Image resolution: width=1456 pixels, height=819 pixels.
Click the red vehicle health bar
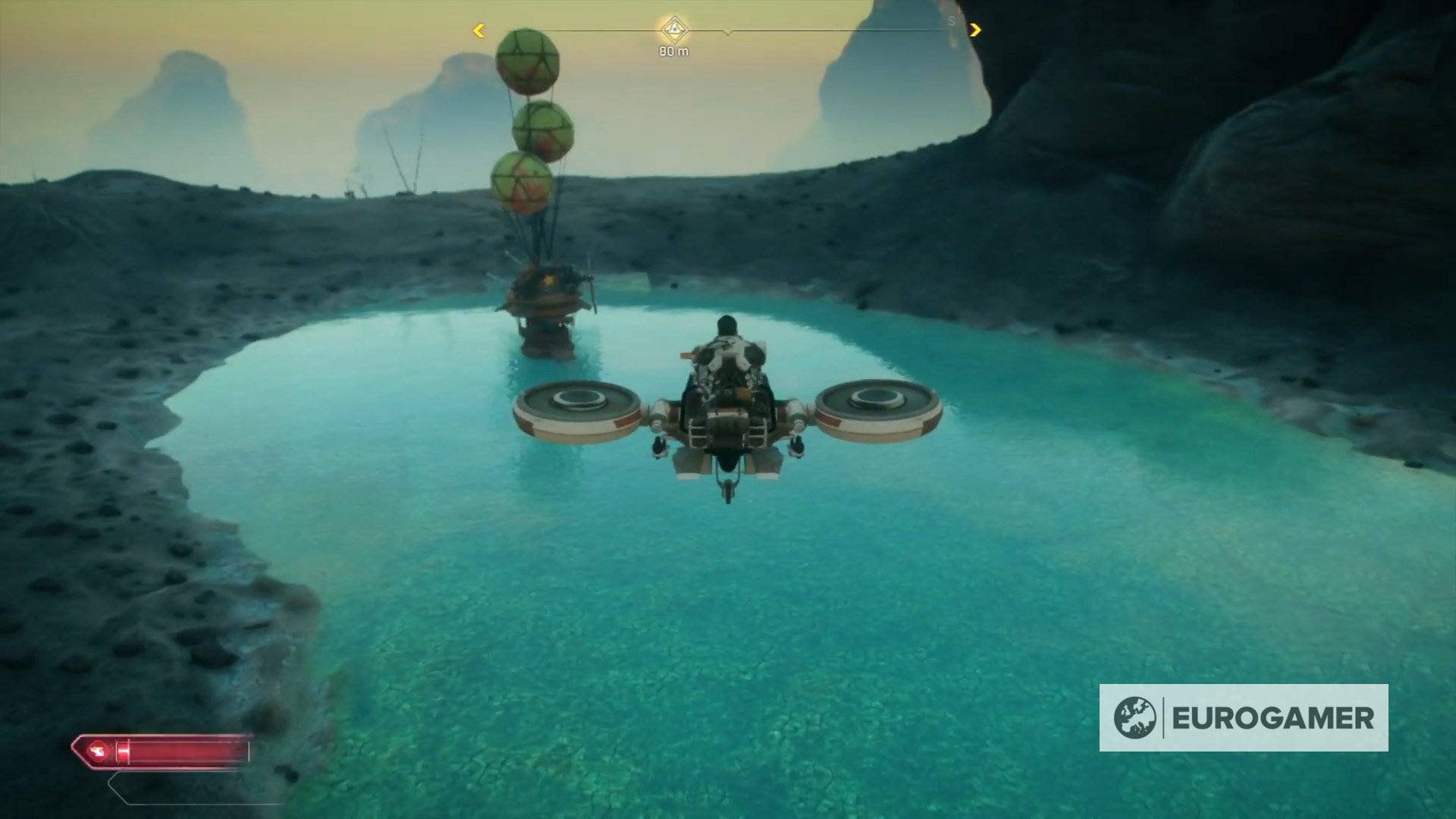click(x=182, y=752)
